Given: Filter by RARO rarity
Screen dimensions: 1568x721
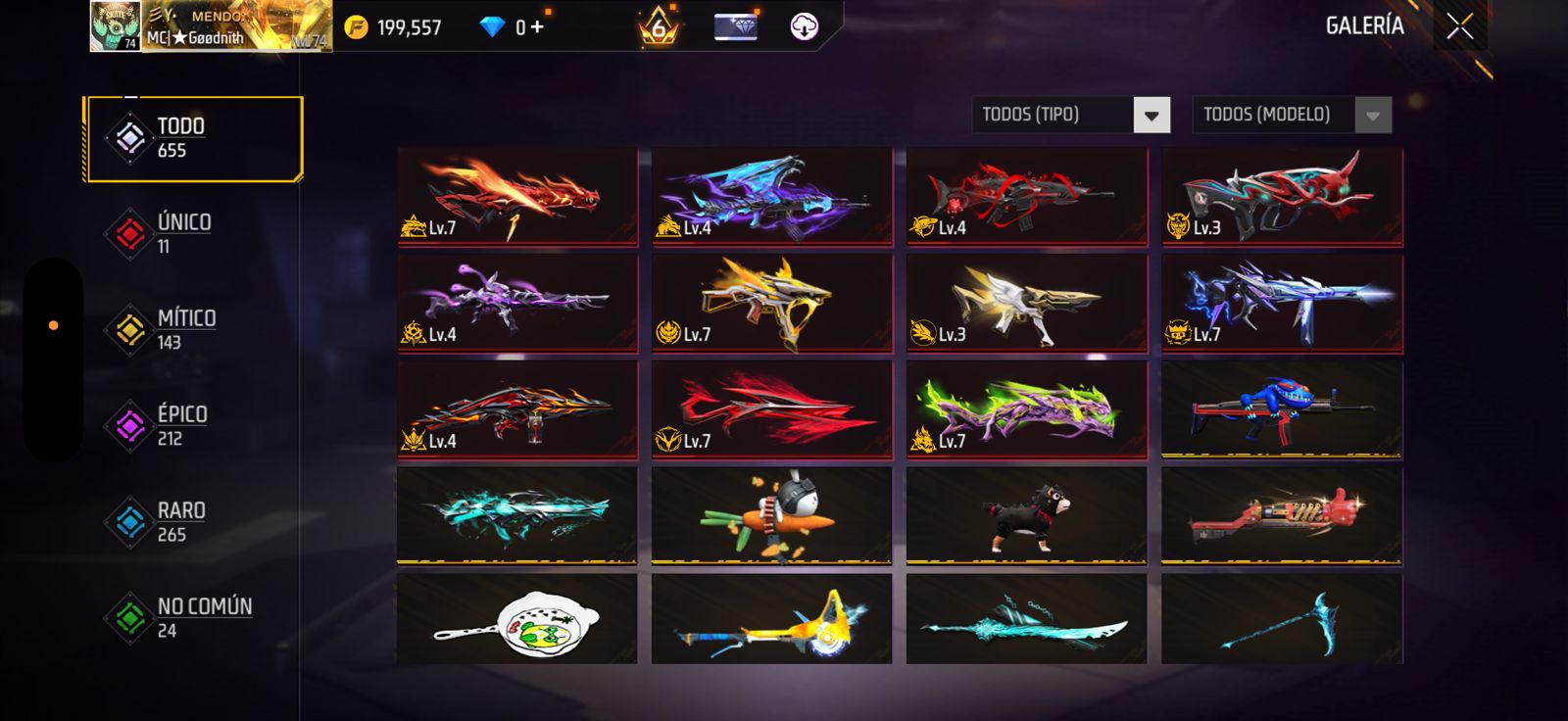Looking at the screenshot, I should click(x=180, y=521).
